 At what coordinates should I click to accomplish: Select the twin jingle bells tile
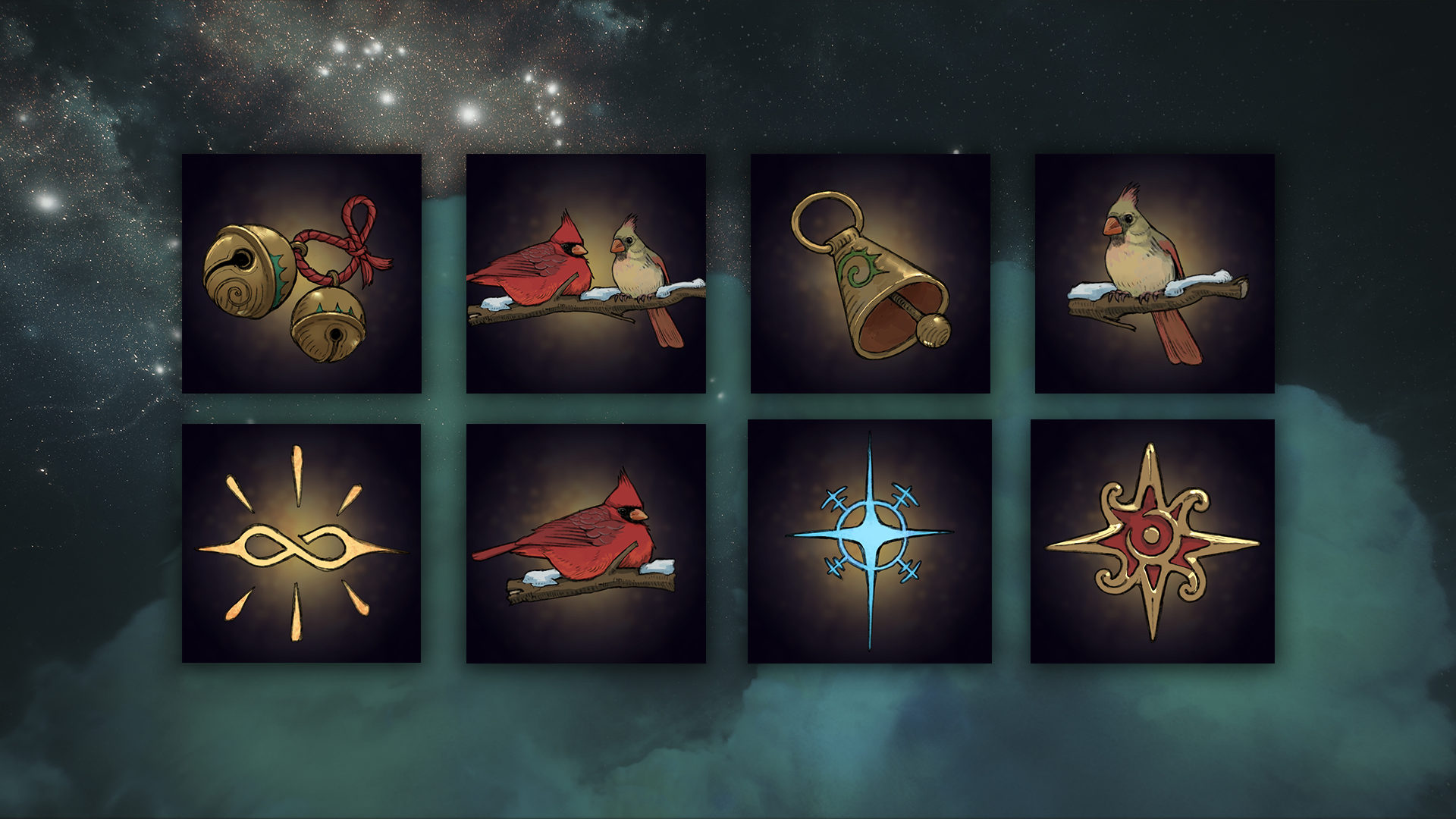point(301,274)
